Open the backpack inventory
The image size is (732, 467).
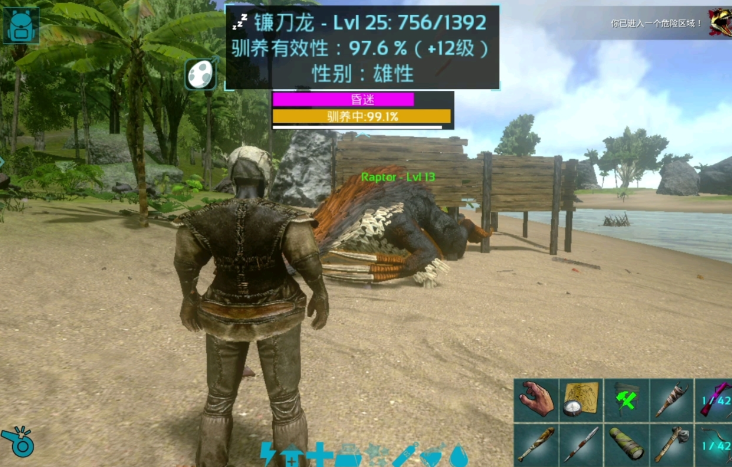click(21, 26)
